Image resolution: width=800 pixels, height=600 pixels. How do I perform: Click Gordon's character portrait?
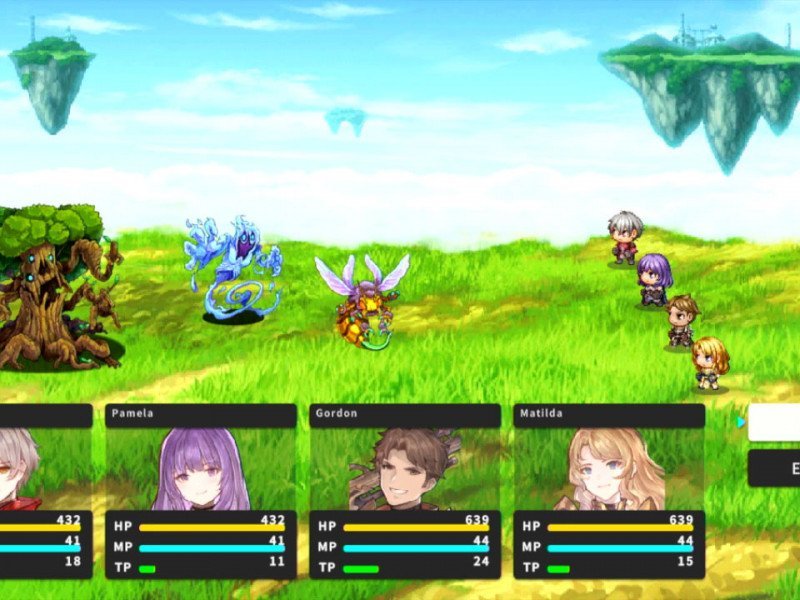(405, 469)
